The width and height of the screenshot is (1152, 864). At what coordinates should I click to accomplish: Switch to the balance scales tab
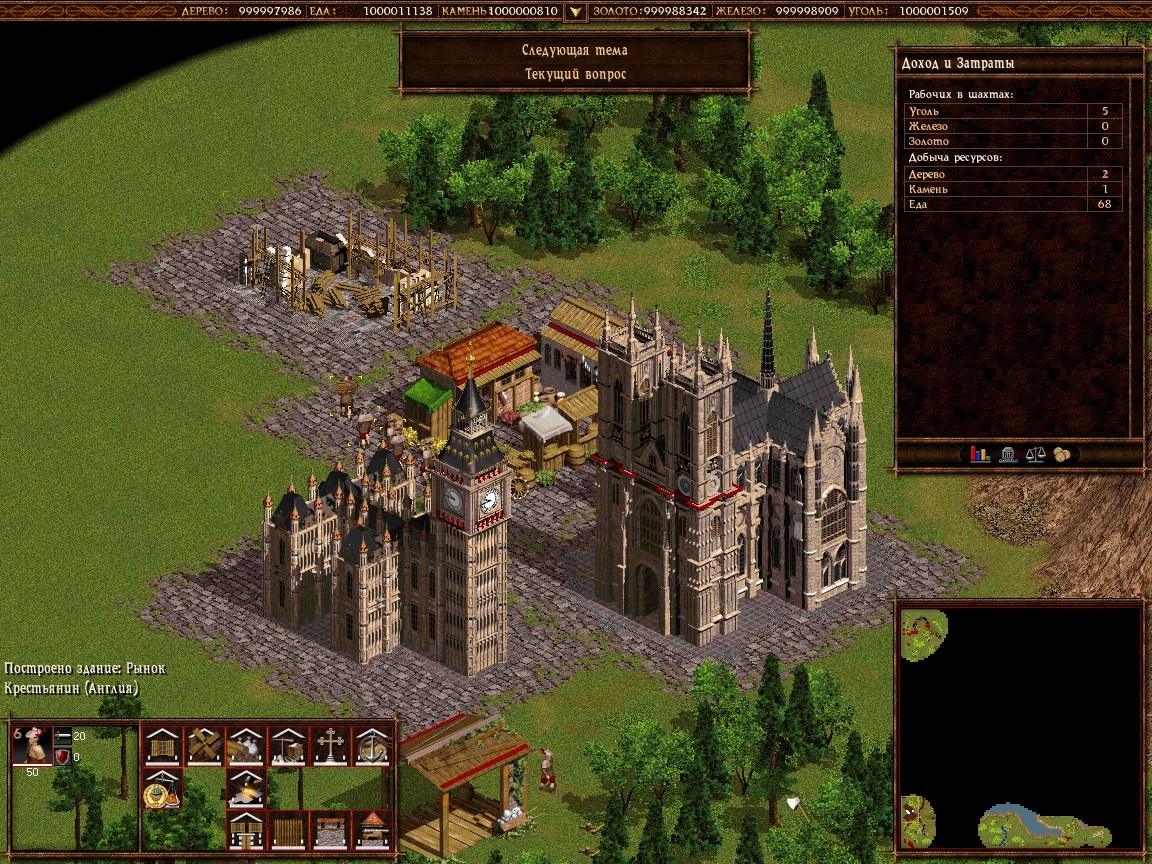click(x=1035, y=454)
